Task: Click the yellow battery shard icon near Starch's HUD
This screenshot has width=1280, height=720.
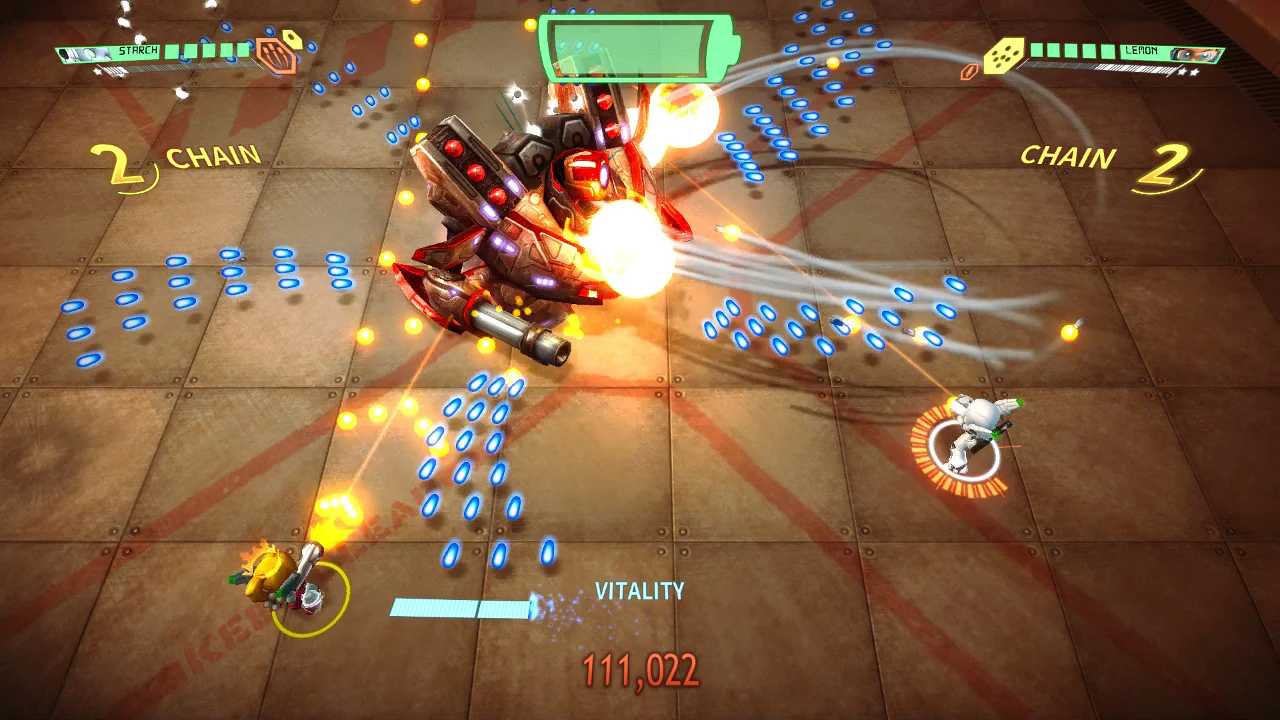Action: coord(292,41)
